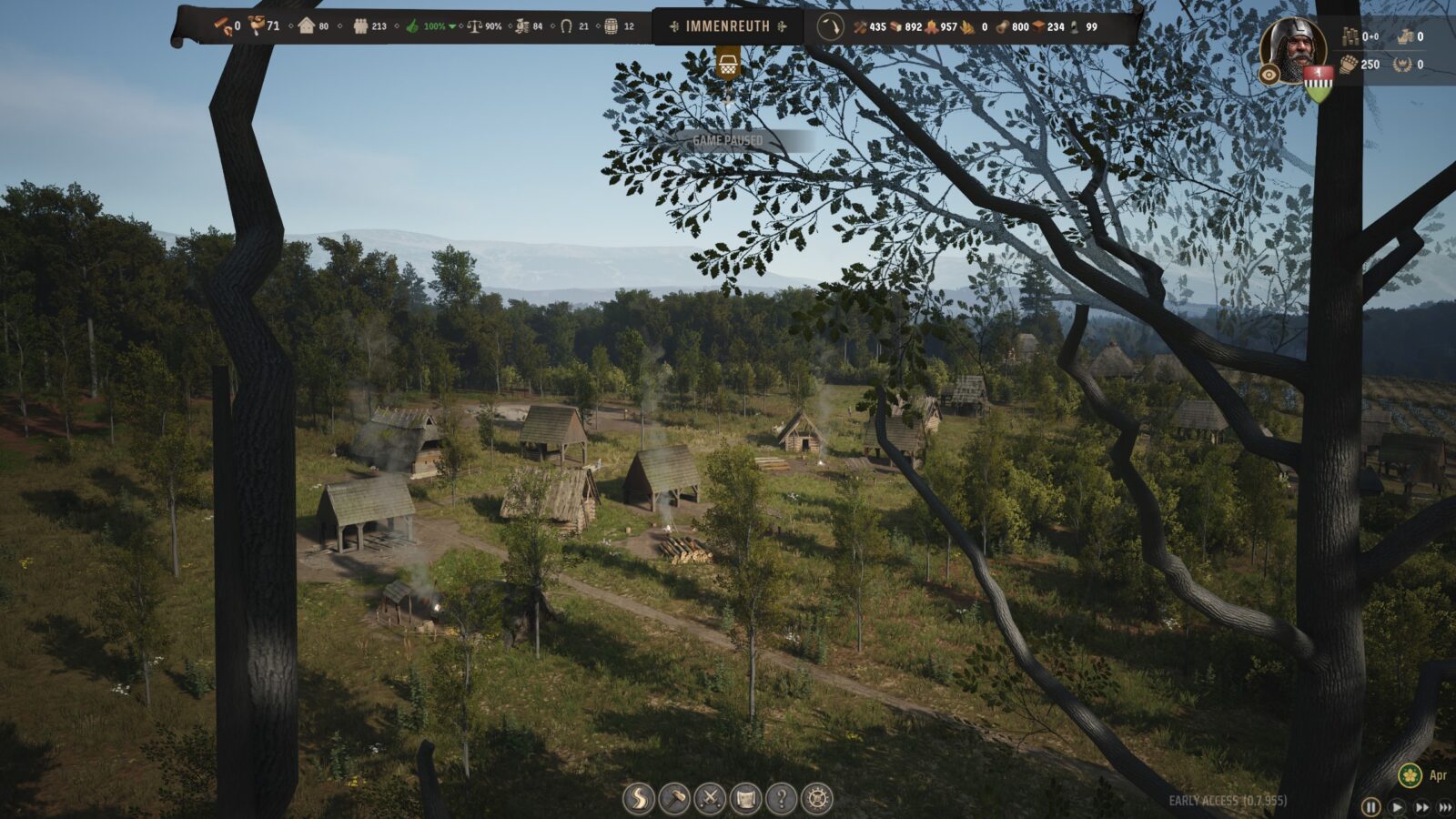The height and width of the screenshot is (819, 1456).
Task: Open the settings wheel menu
Action: click(x=817, y=799)
